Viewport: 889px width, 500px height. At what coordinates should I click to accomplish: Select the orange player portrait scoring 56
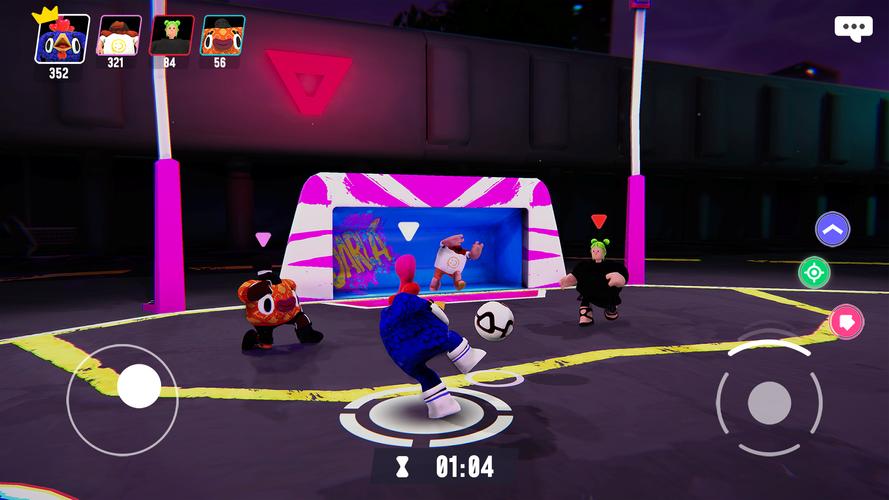pyautogui.click(x=221, y=35)
